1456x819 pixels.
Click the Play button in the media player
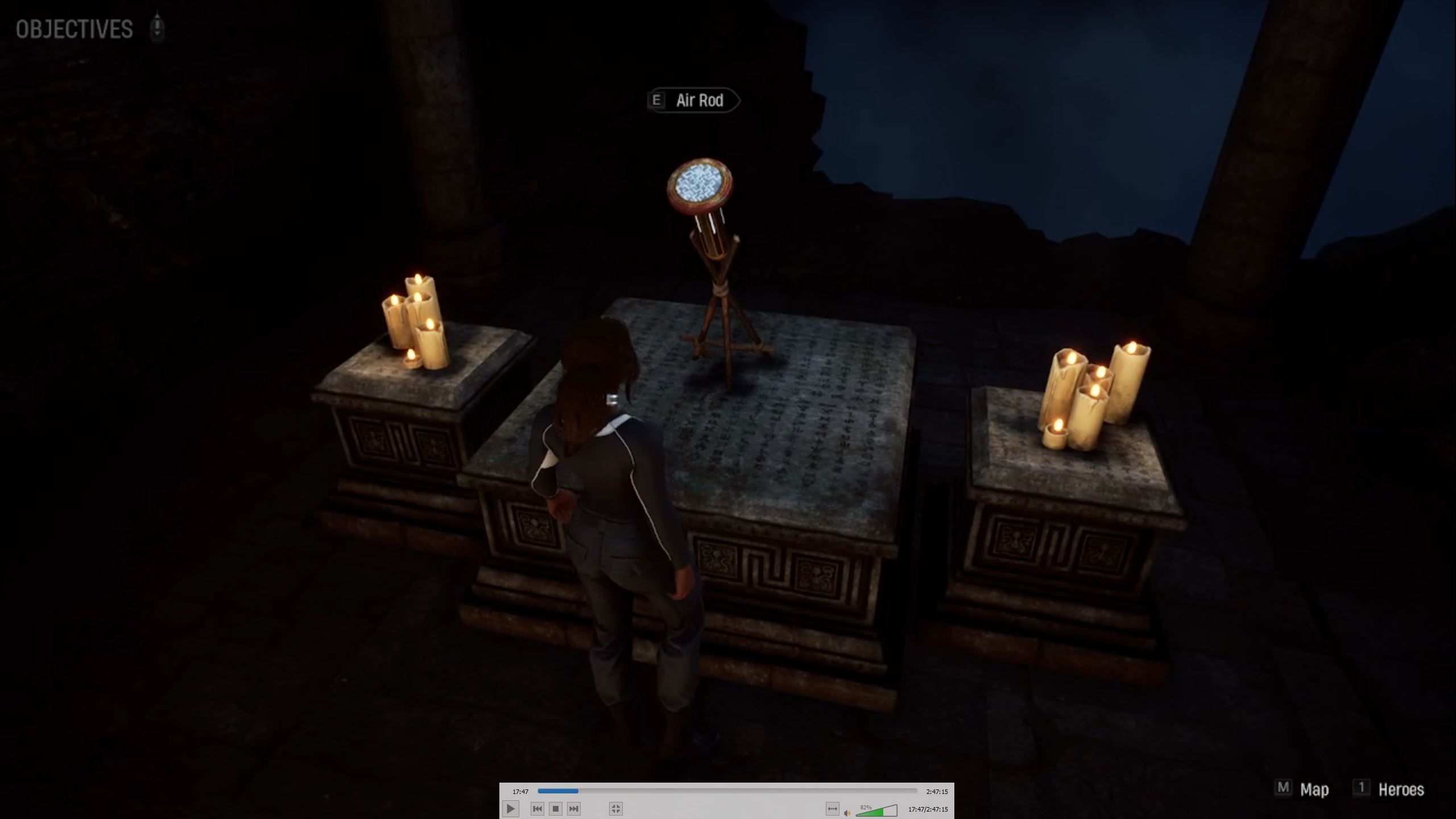511,808
